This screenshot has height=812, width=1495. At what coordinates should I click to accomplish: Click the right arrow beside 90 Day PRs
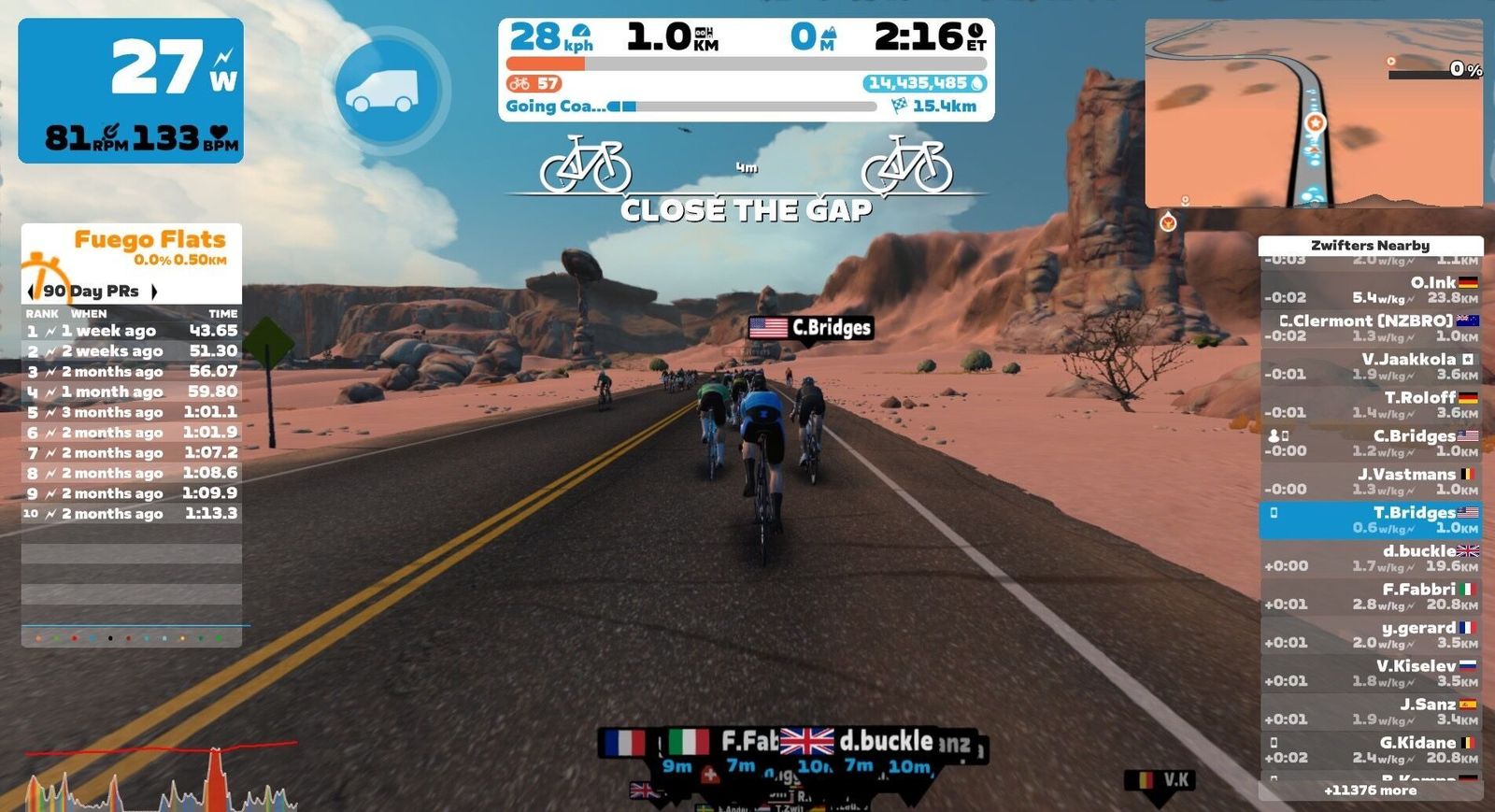click(x=154, y=292)
